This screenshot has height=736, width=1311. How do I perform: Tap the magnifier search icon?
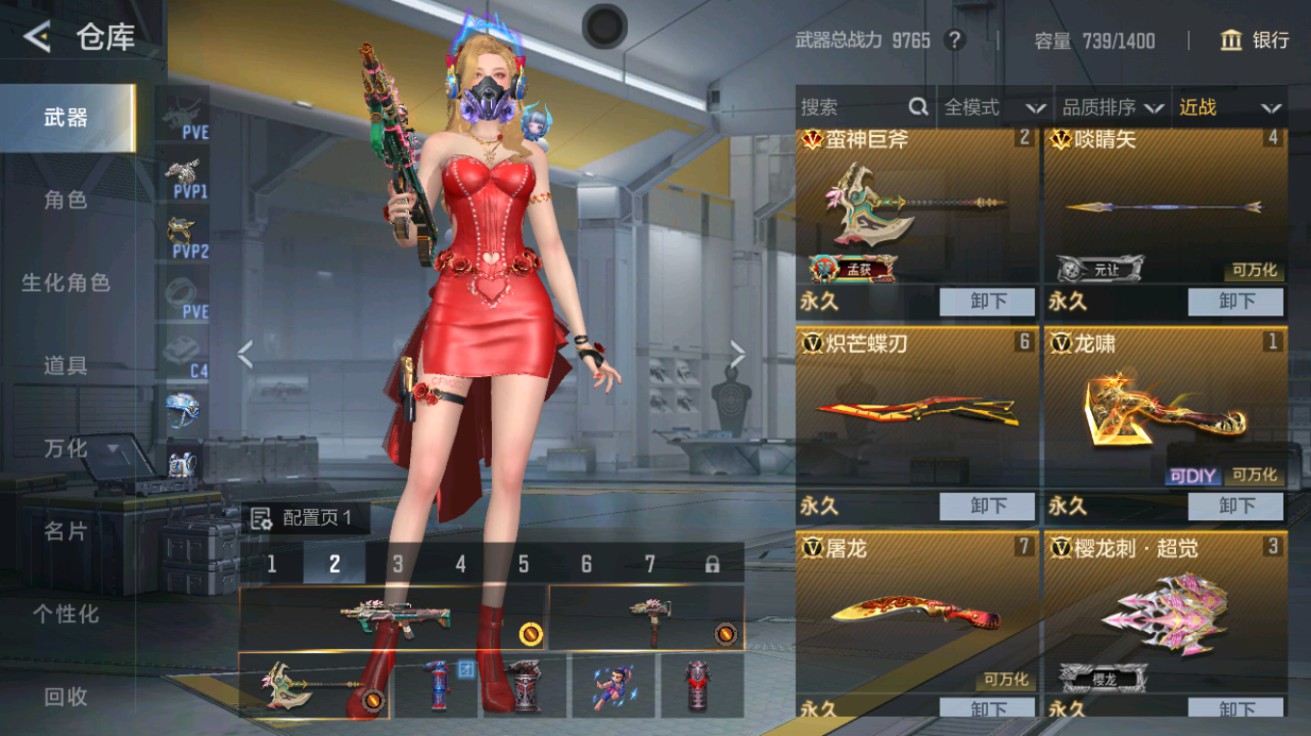pyautogui.click(x=916, y=107)
